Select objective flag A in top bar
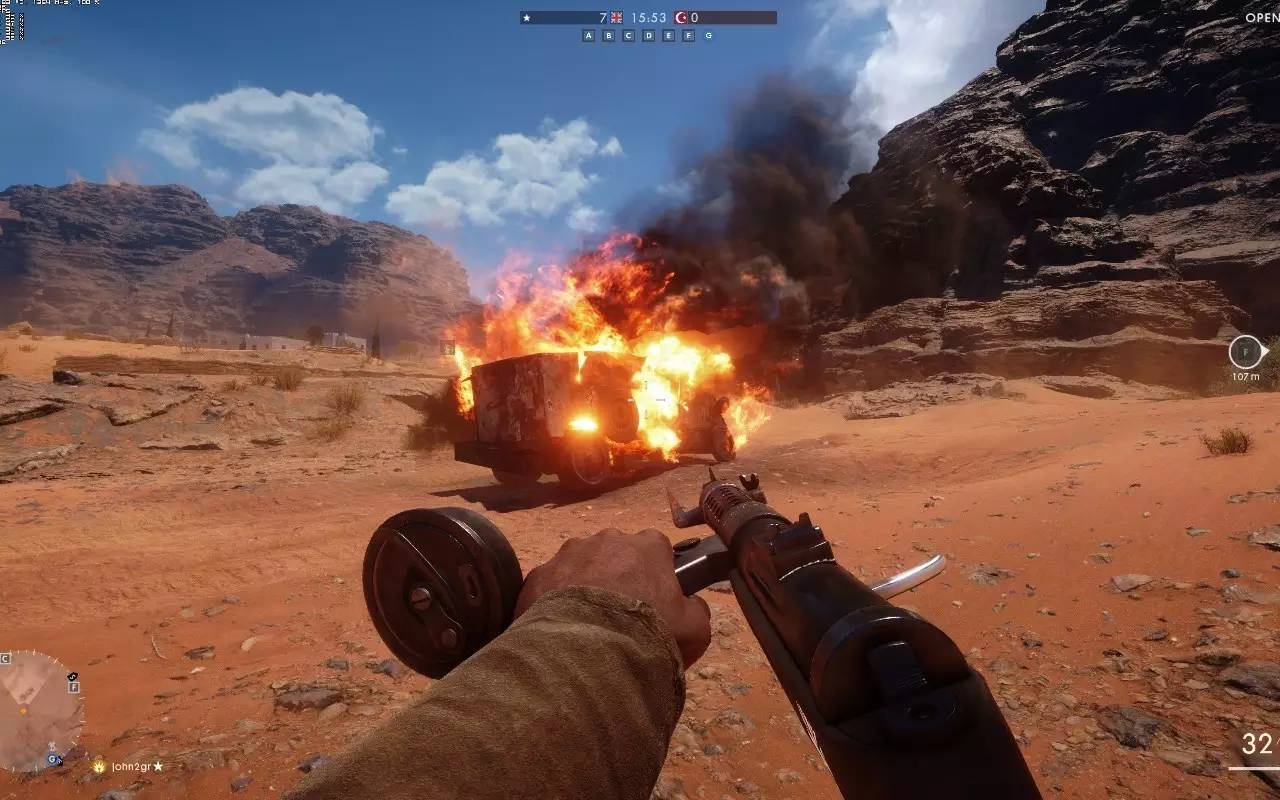Screen dimensions: 1280x800 588,36
